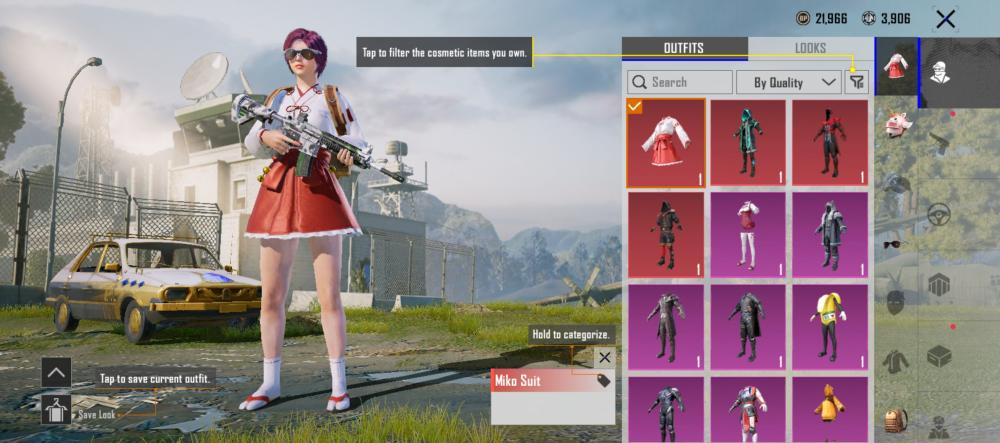Select the Outfits tab

(684, 48)
